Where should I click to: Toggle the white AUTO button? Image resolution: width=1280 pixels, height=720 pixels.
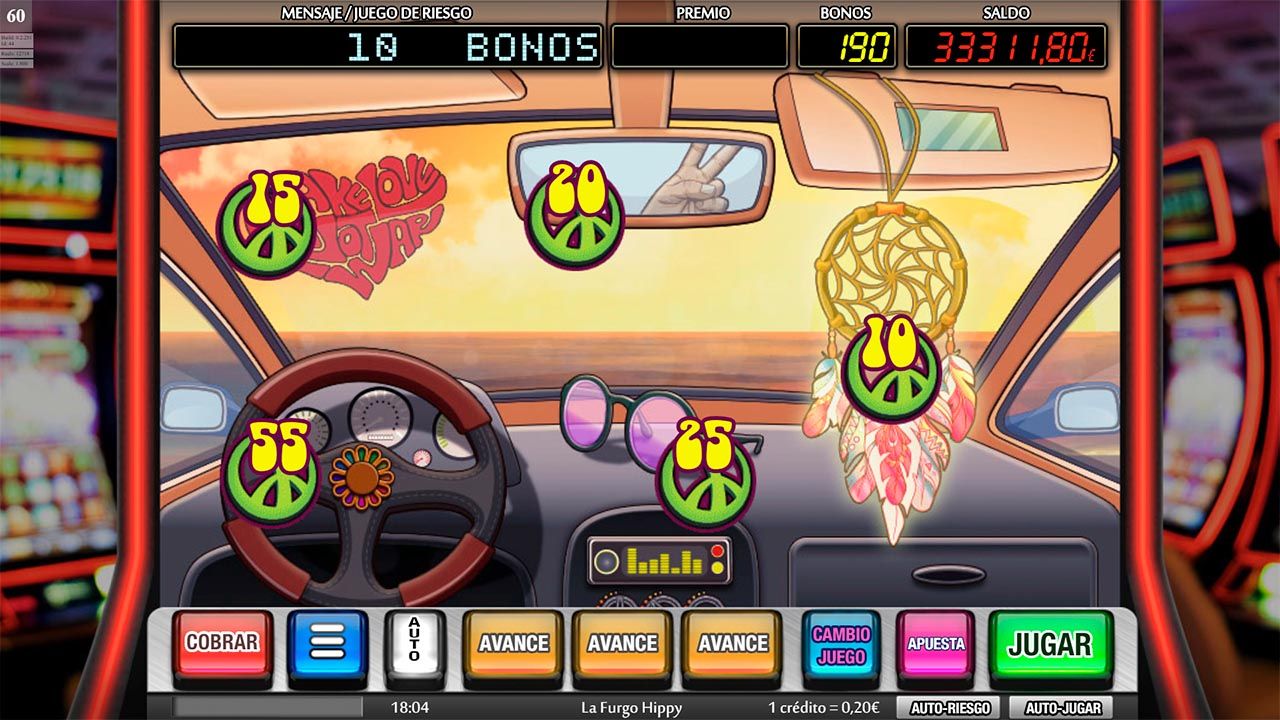pos(414,643)
